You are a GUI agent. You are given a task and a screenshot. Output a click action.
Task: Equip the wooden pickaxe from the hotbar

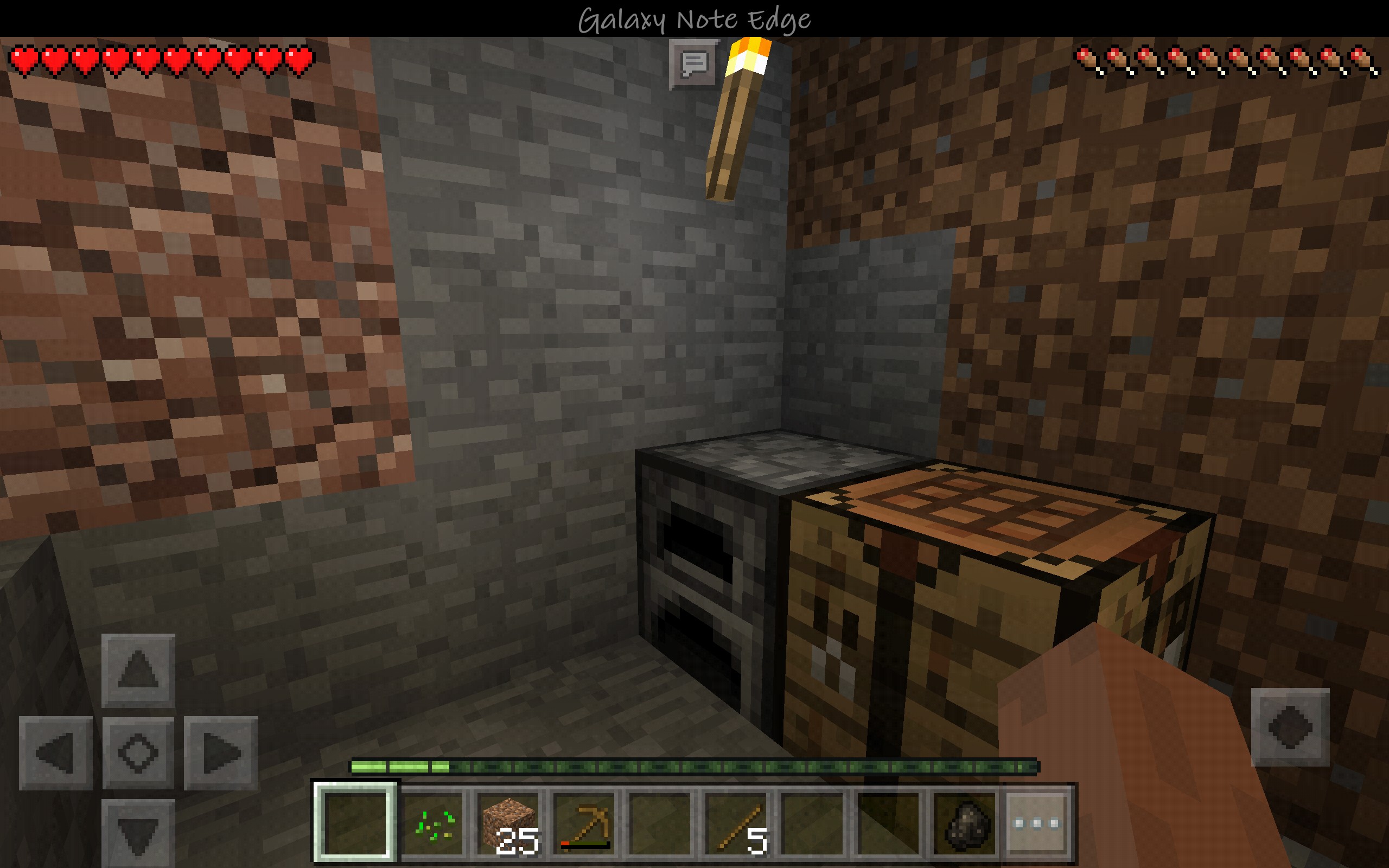tap(585, 823)
